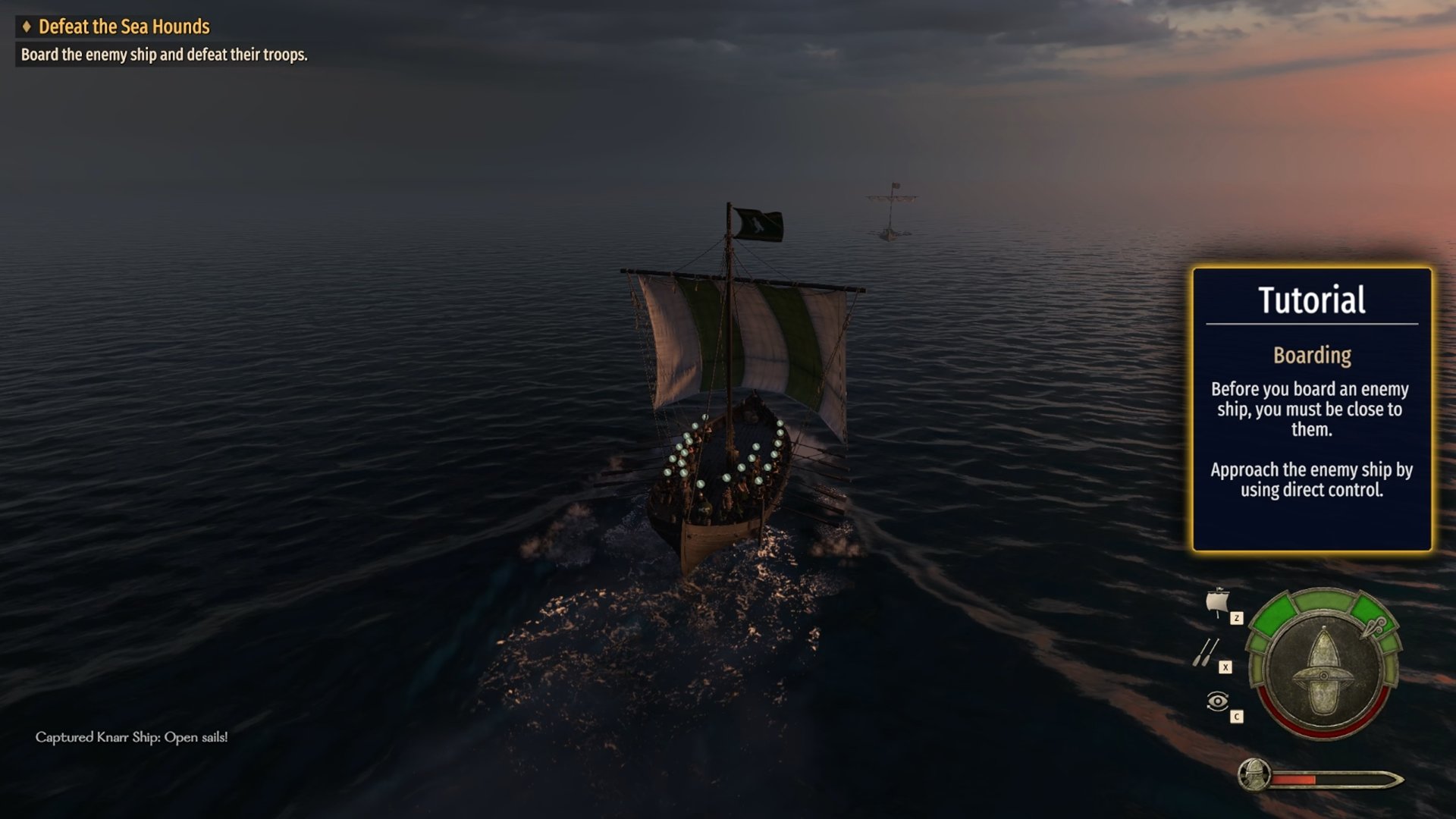The image size is (1456, 819).
Task: Select the helmeted hero portrait
Action: click(1254, 776)
